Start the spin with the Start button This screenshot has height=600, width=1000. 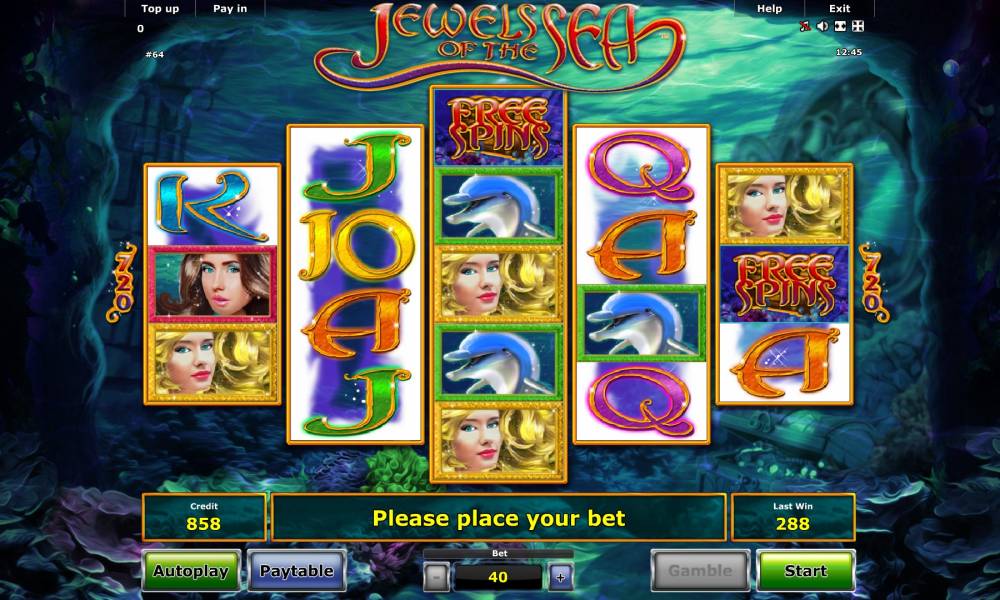(805, 571)
